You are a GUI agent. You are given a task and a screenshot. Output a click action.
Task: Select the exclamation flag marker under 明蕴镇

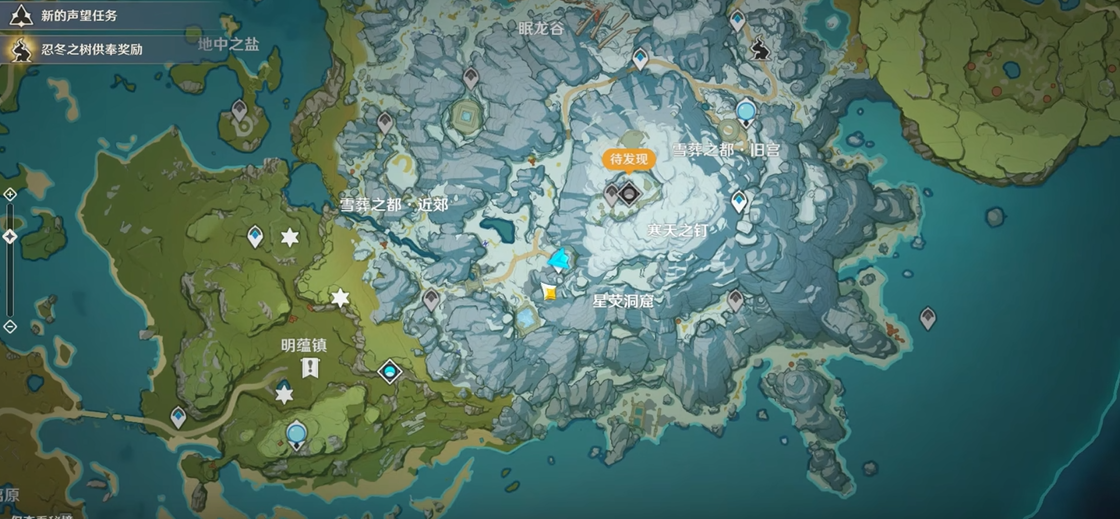pos(309,367)
